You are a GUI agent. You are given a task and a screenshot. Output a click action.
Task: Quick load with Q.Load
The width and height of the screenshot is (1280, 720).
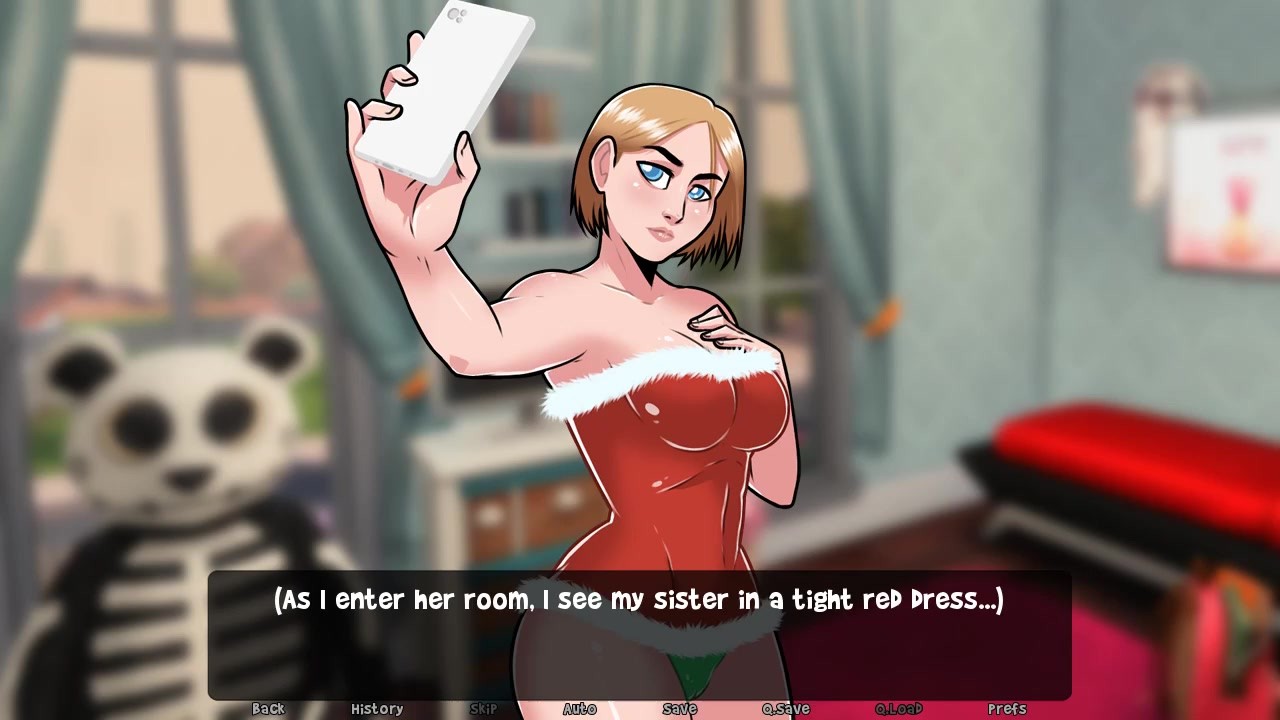pos(898,709)
